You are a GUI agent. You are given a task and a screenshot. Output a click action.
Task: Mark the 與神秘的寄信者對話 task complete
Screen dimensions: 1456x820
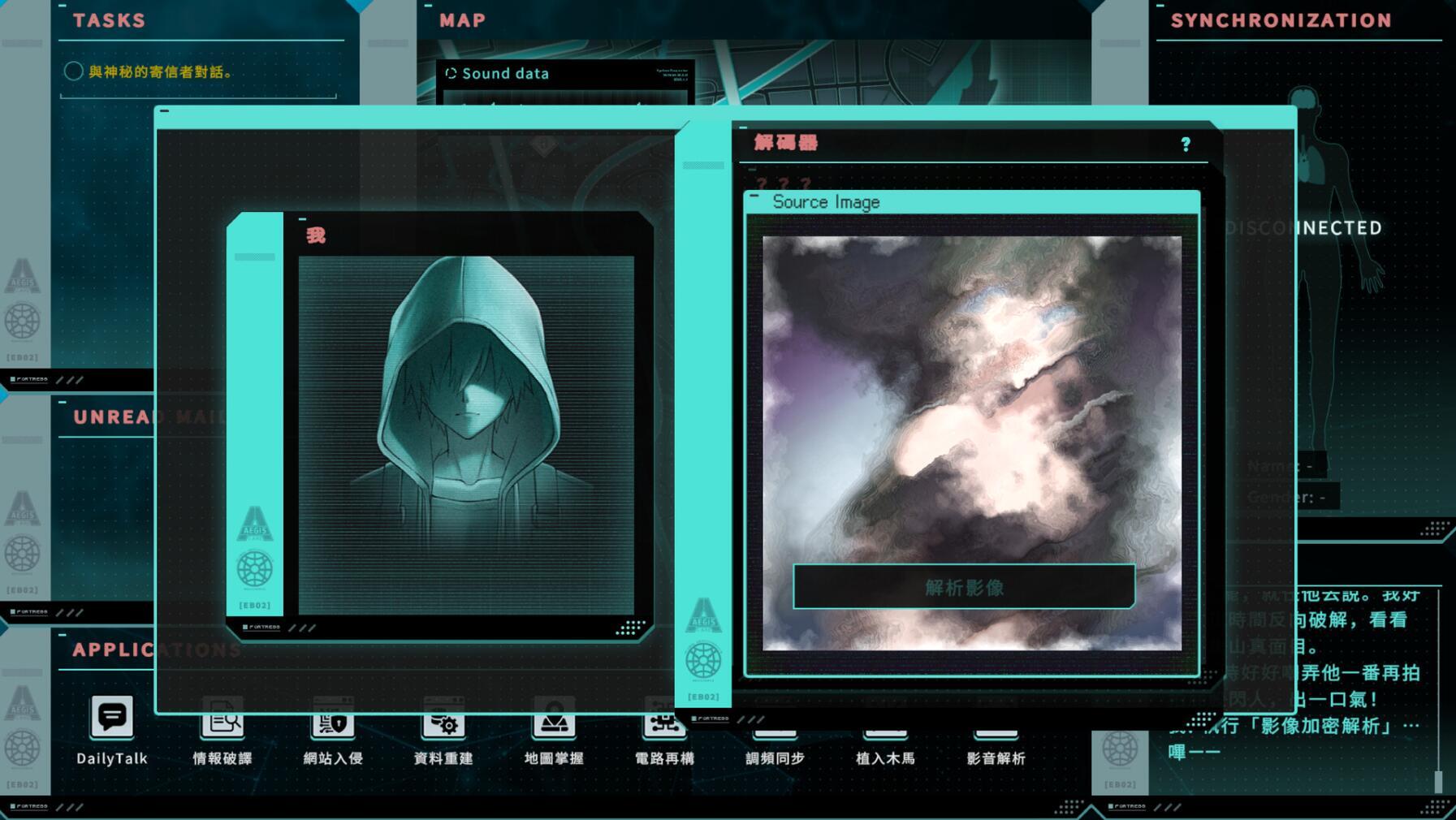coord(72,71)
